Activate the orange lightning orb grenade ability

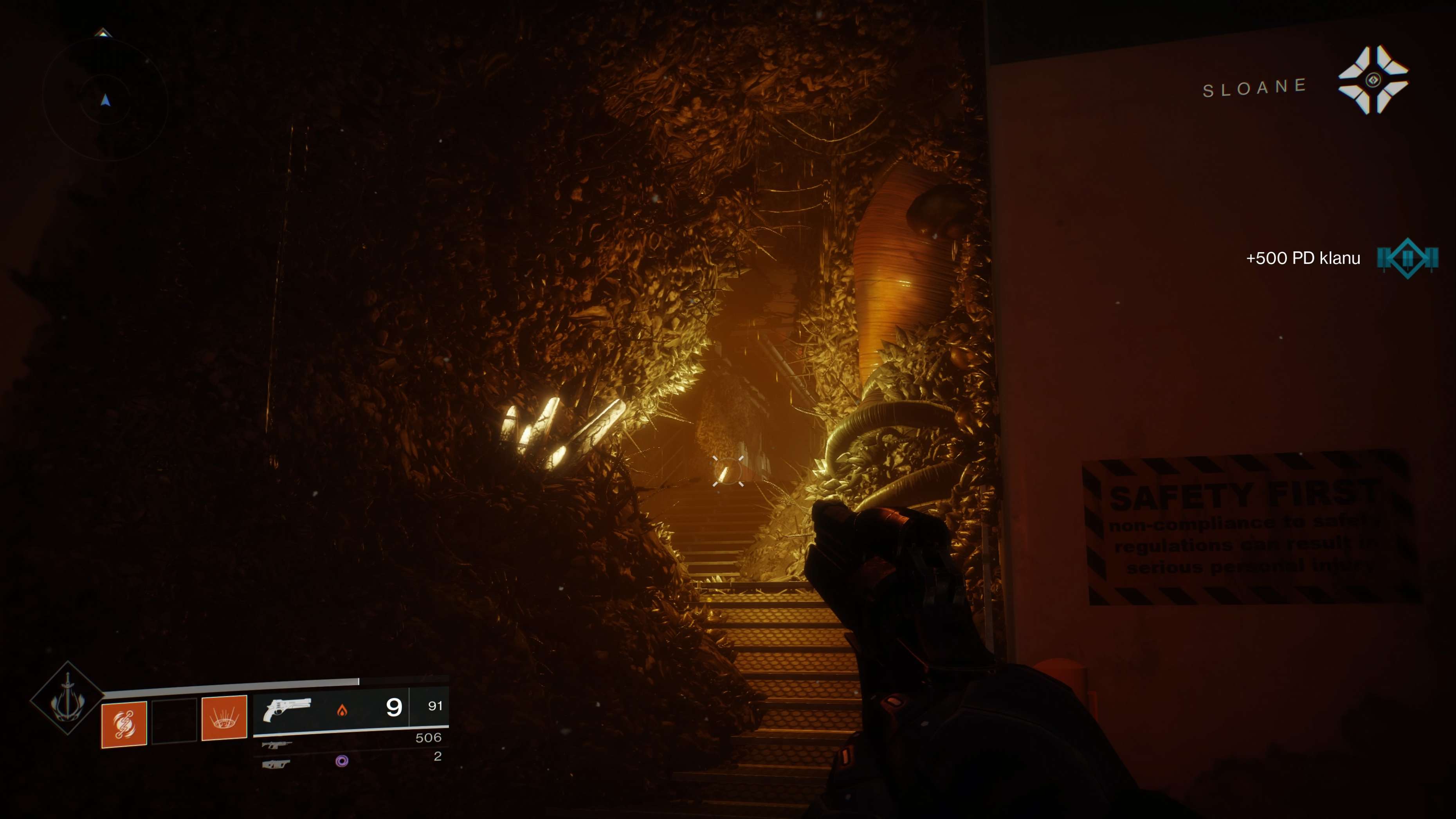coord(124,724)
